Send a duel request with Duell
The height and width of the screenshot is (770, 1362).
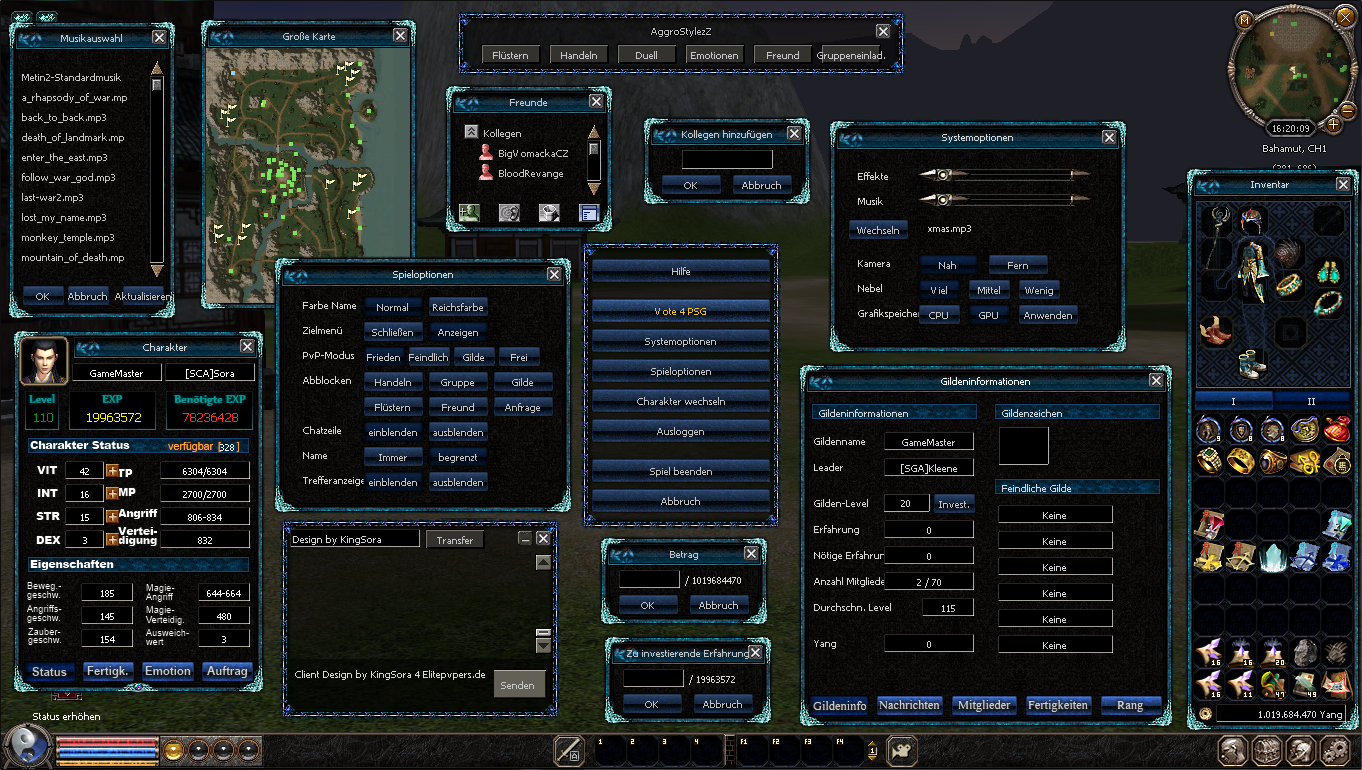pos(646,56)
